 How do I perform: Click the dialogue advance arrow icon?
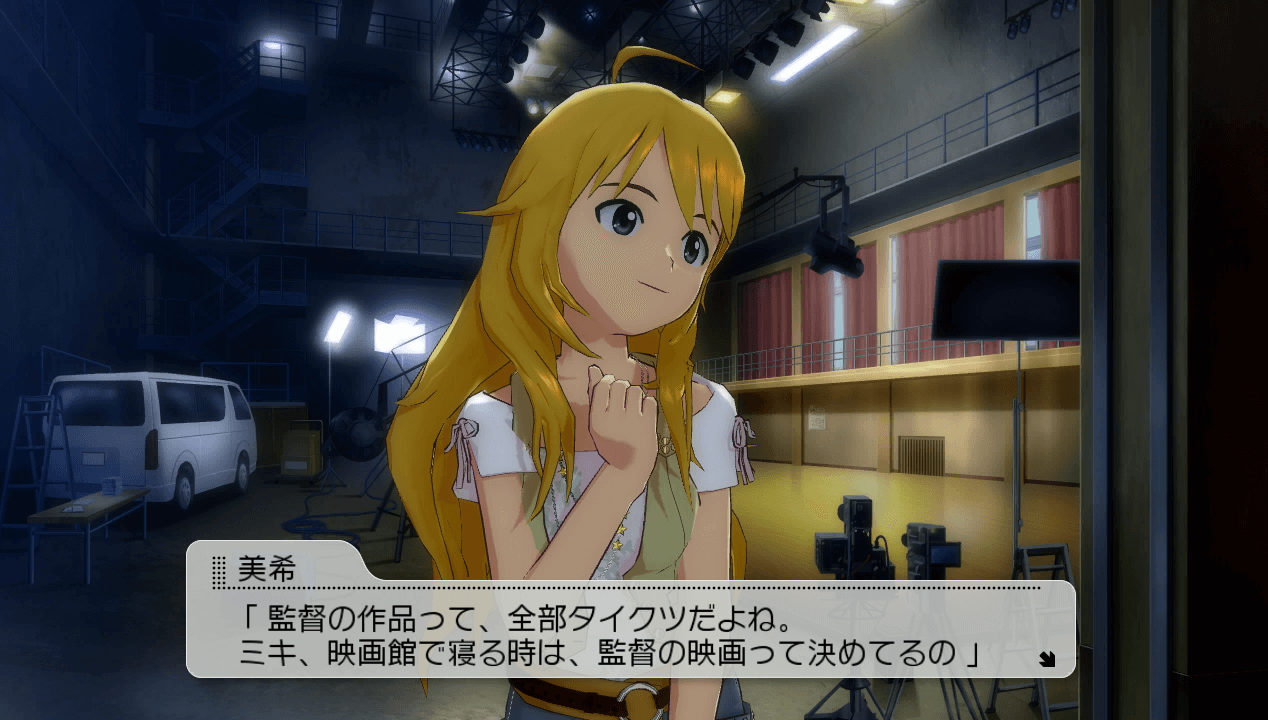pos(1047,658)
